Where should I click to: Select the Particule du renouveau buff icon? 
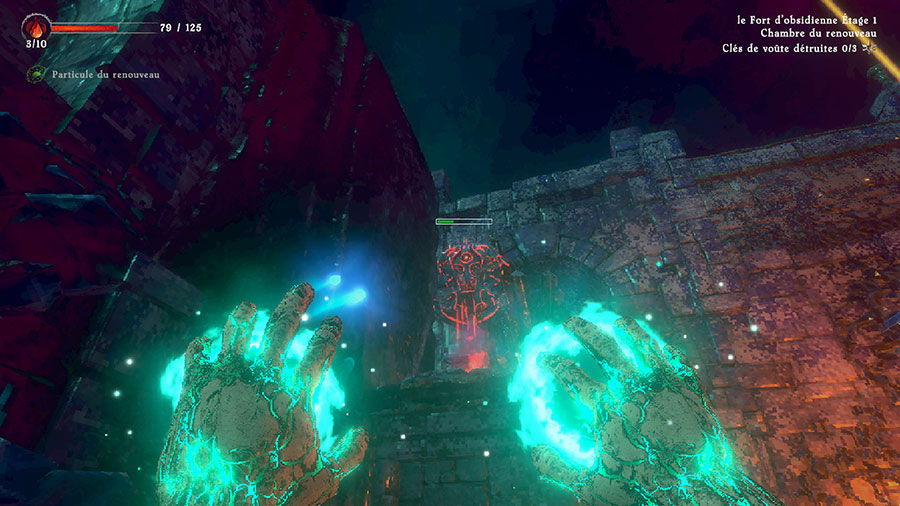coord(37,74)
